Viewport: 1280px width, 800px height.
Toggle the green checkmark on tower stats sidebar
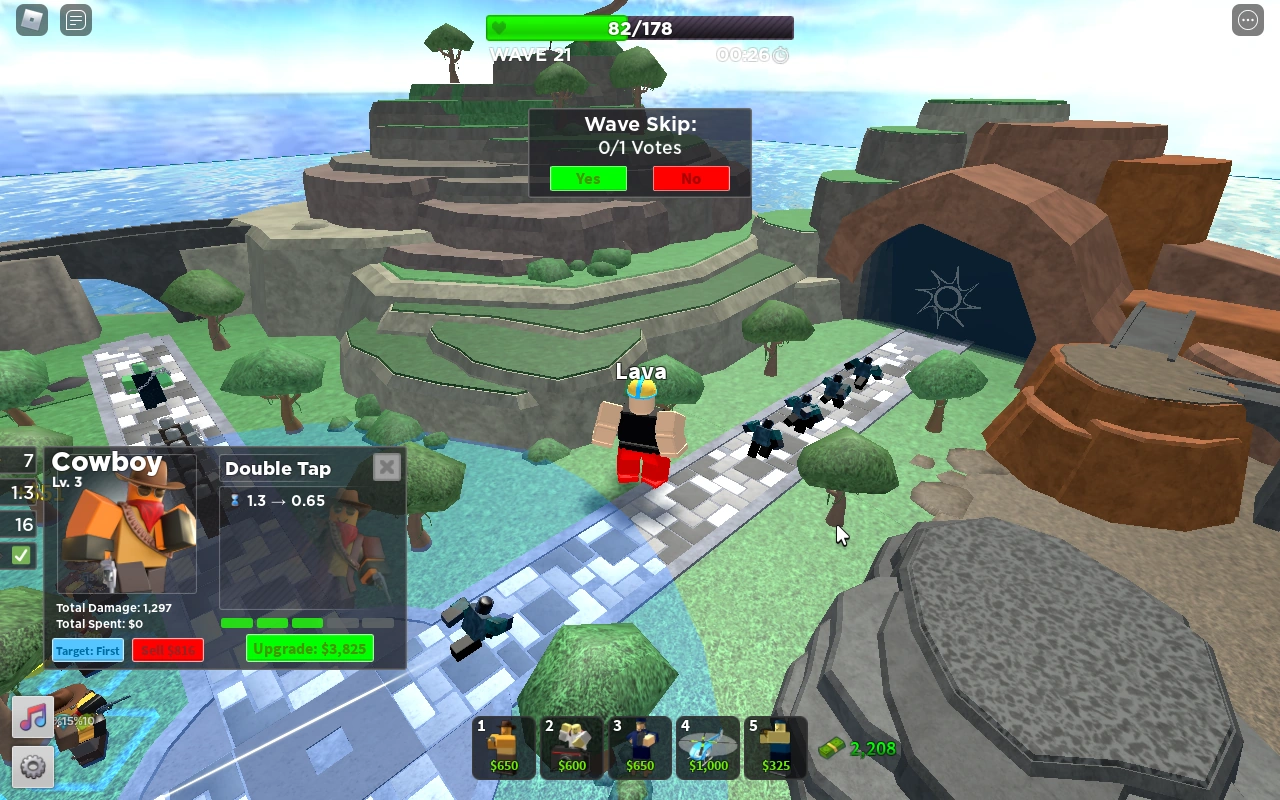click(19, 555)
